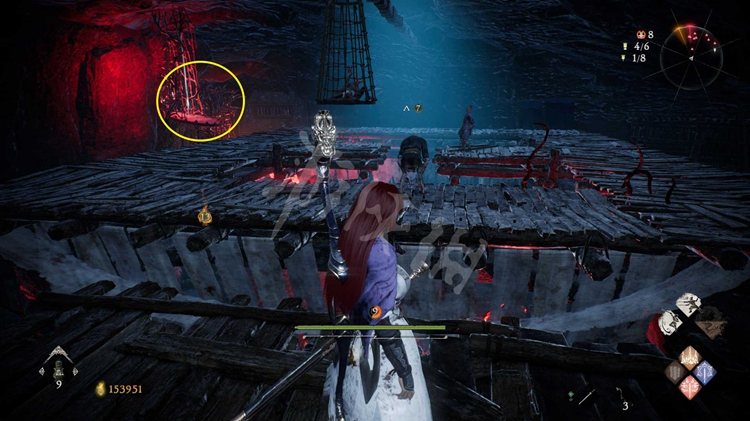Select the white dragon spirit icon
Viewport: 750px width, 421px height.
point(667,323)
